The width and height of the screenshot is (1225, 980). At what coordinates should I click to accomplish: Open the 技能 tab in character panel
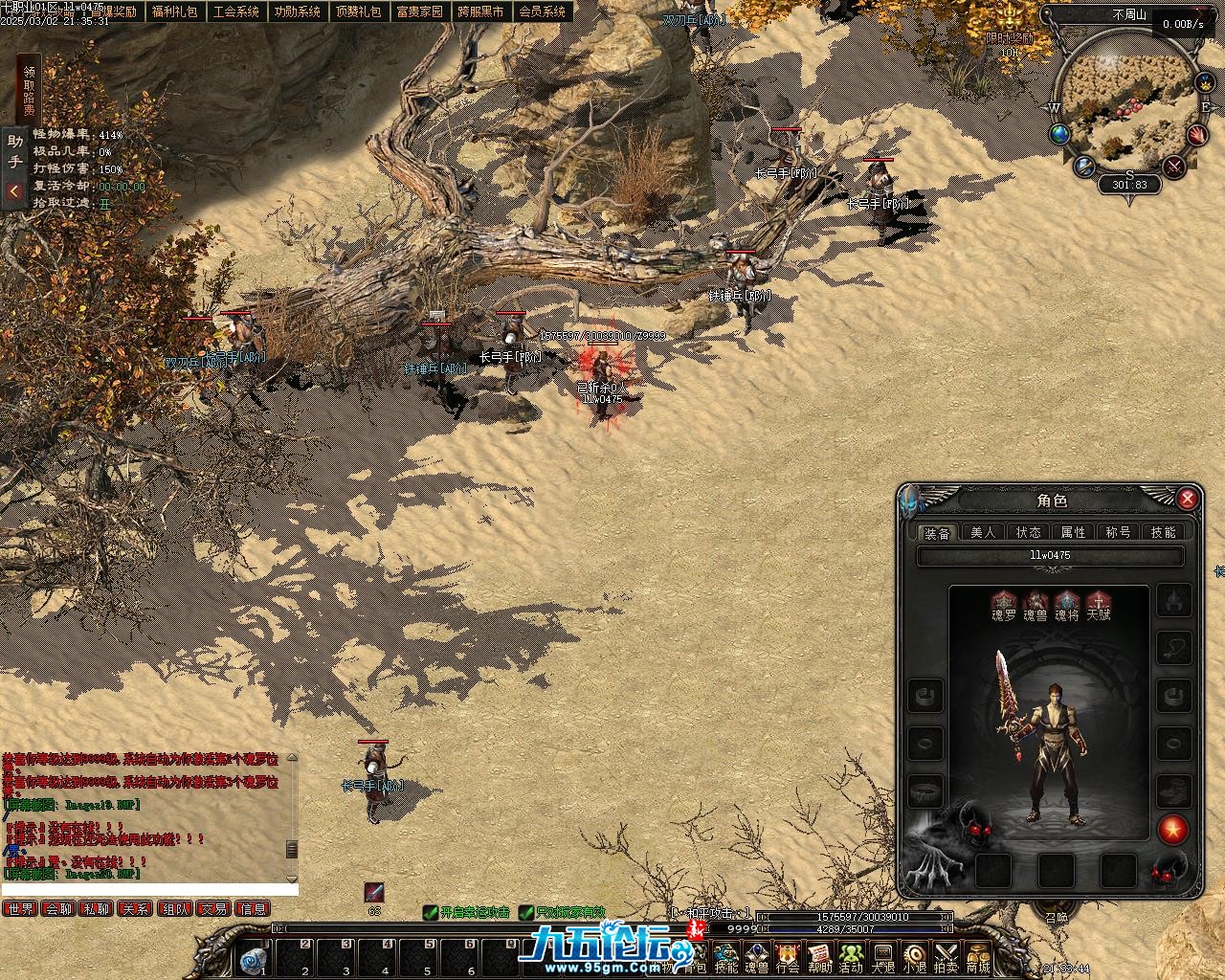click(x=1164, y=532)
